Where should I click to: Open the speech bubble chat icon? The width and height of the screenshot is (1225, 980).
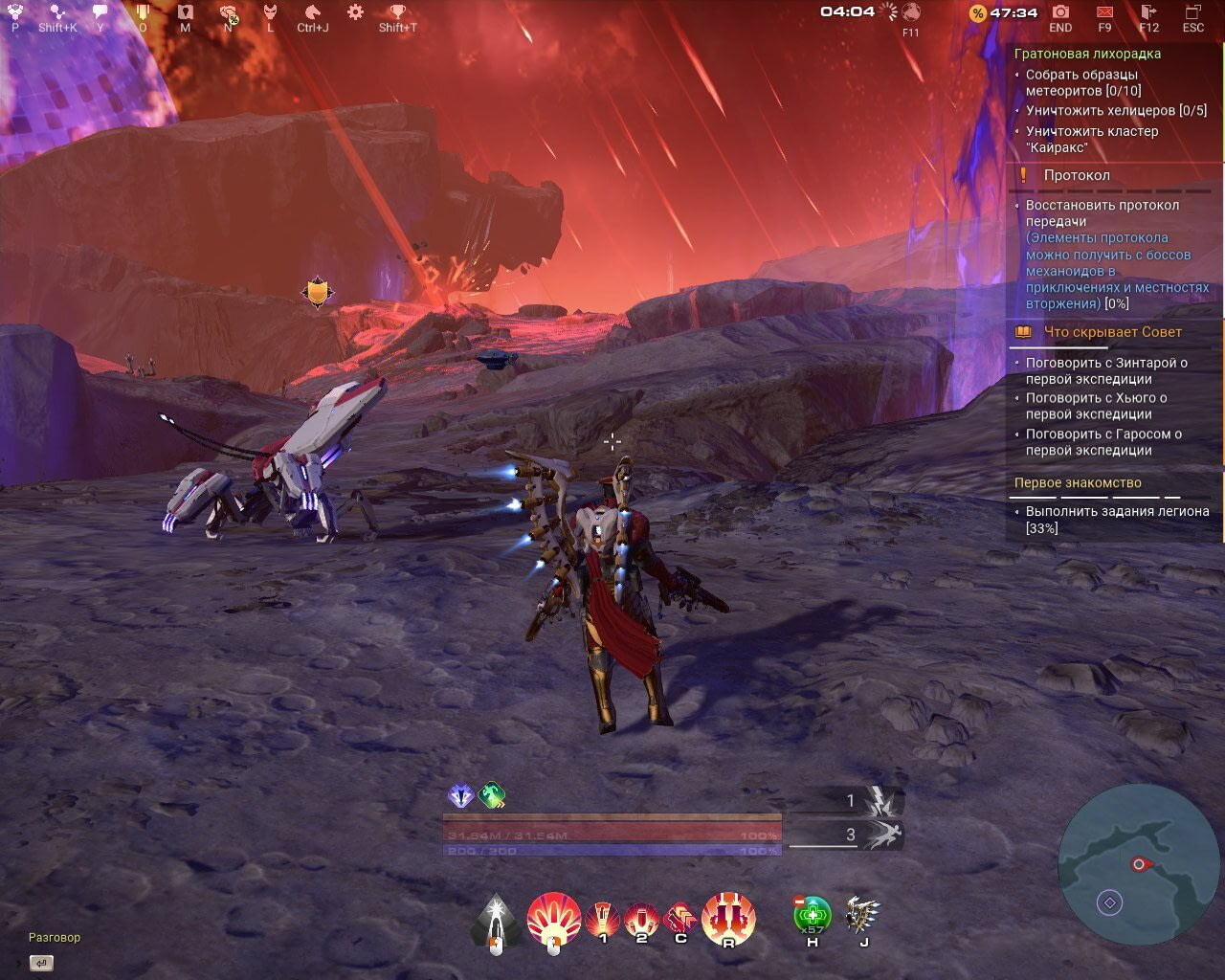pyautogui.click(x=100, y=12)
